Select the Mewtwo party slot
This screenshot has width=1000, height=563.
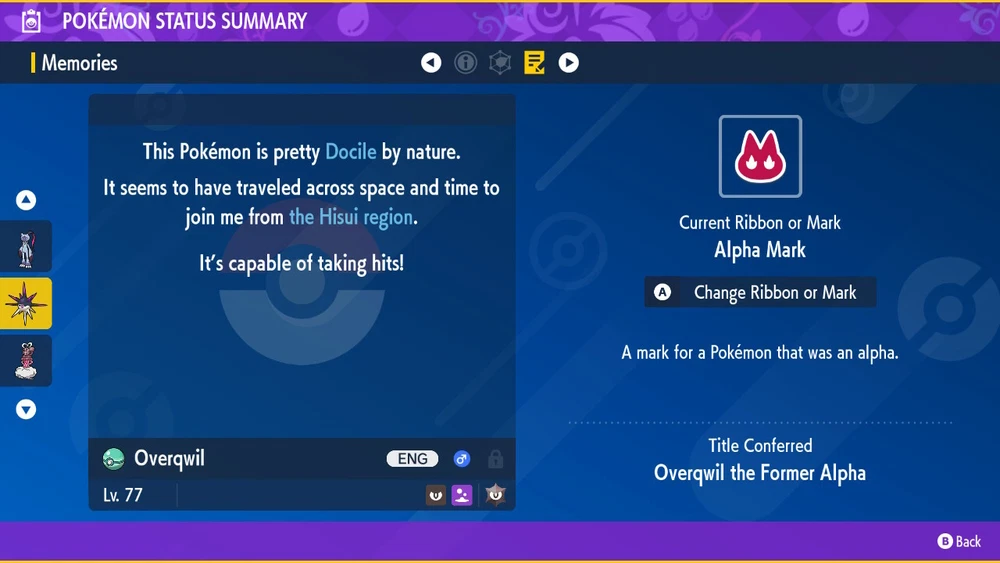coord(26,246)
